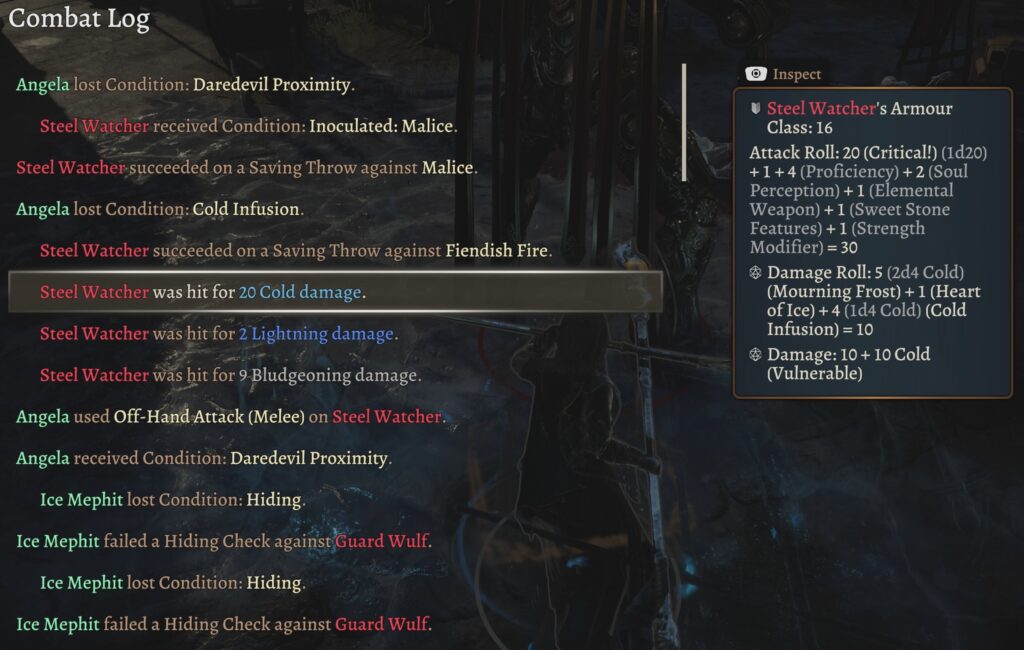Select the 20 Cold damage log entry
This screenshot has width=1024, height=650.
pos(203,292)
